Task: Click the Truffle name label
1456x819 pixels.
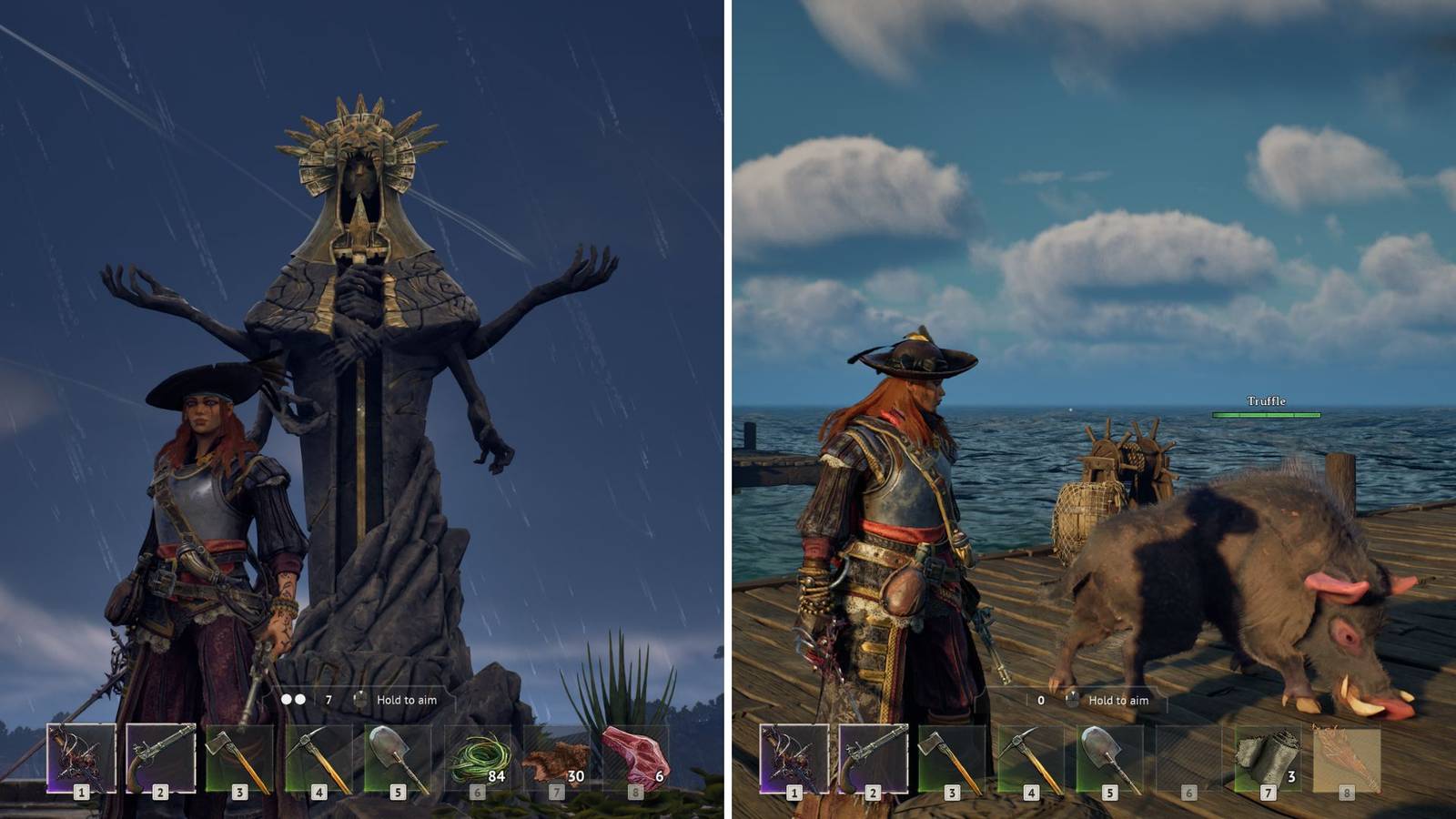Action: tap(1267, 399)
